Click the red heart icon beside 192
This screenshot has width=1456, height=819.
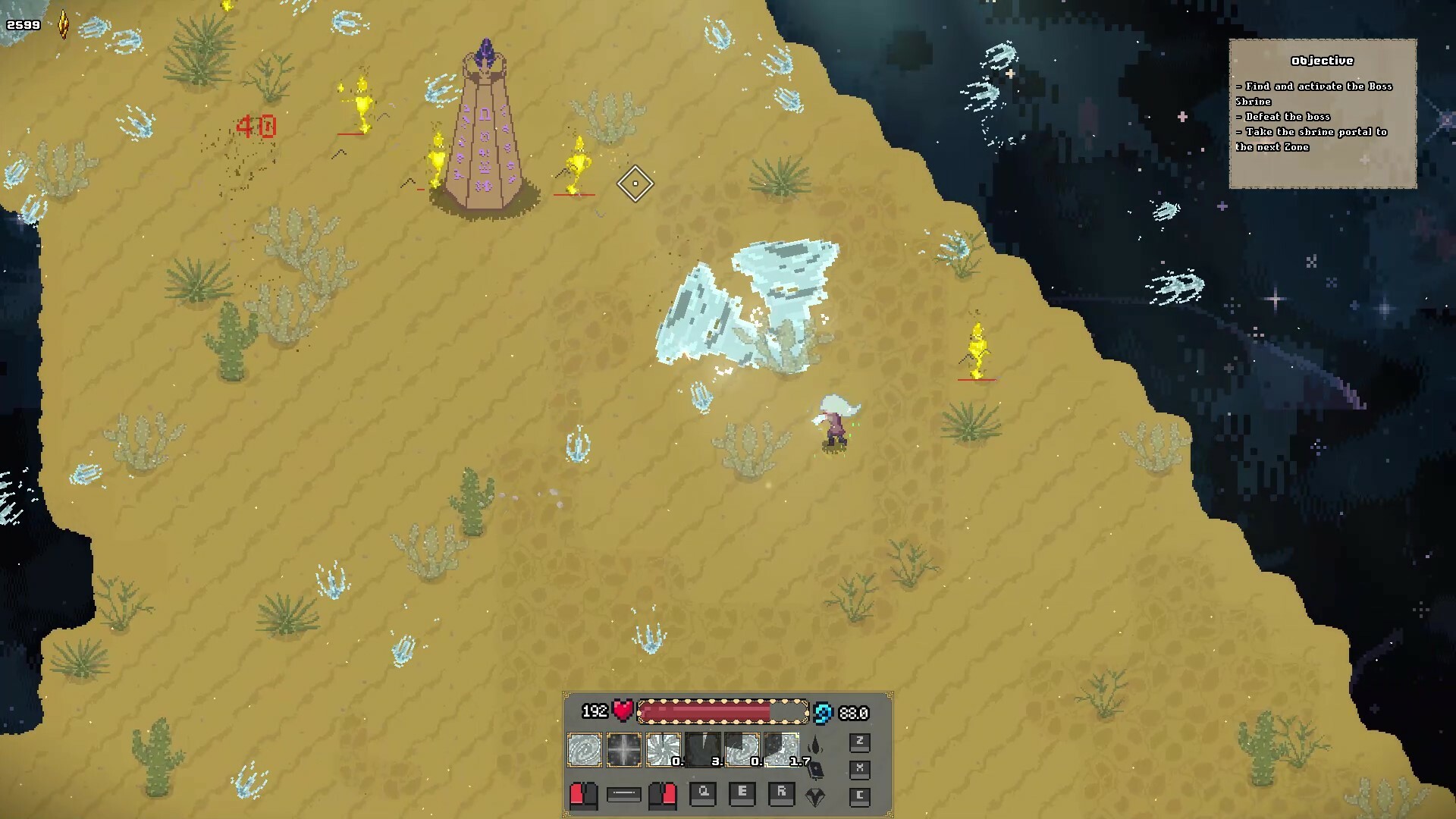click(x=623, y=711)
